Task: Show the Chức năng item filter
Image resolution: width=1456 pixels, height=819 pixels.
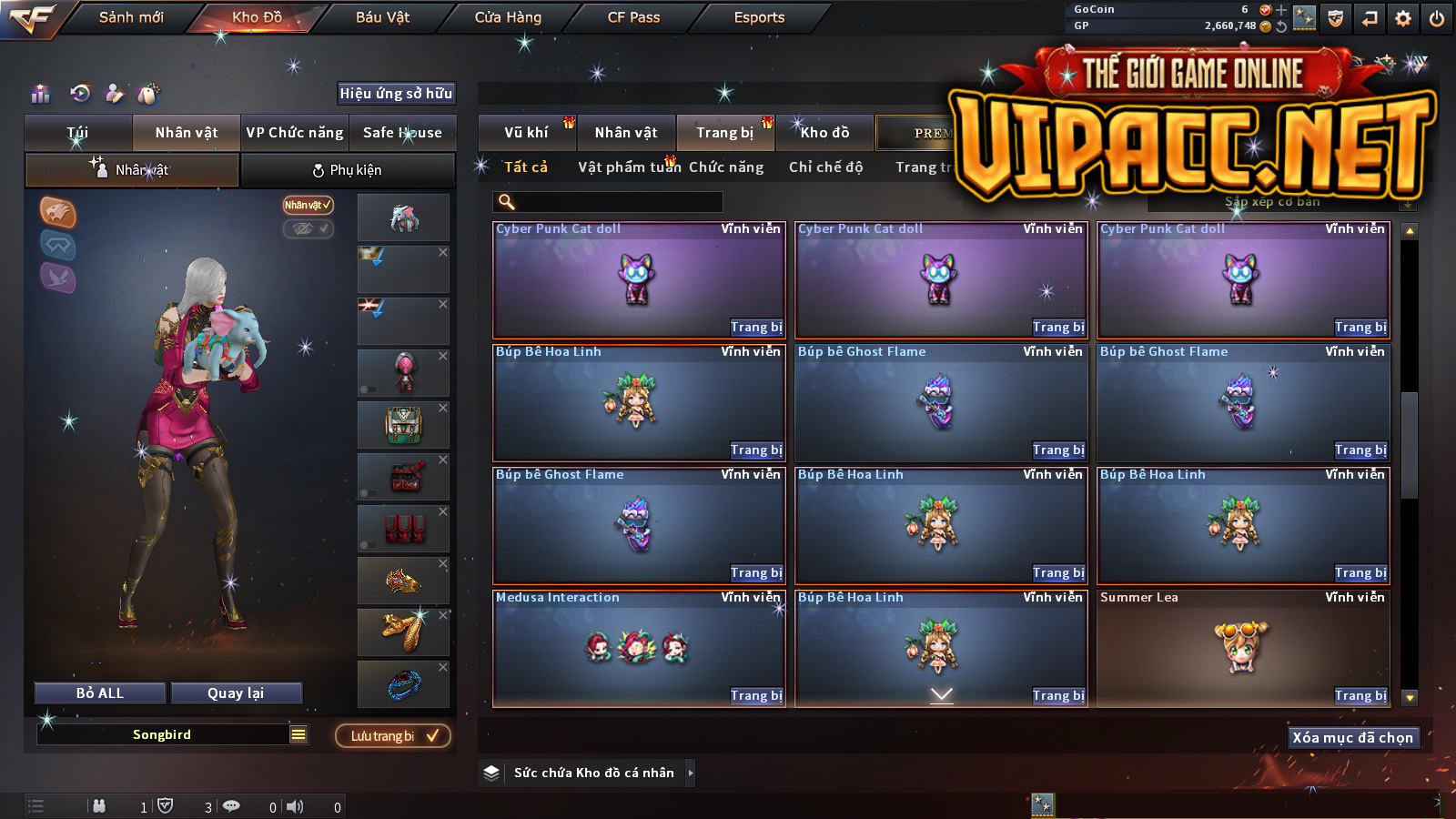Action: point(726,167)
